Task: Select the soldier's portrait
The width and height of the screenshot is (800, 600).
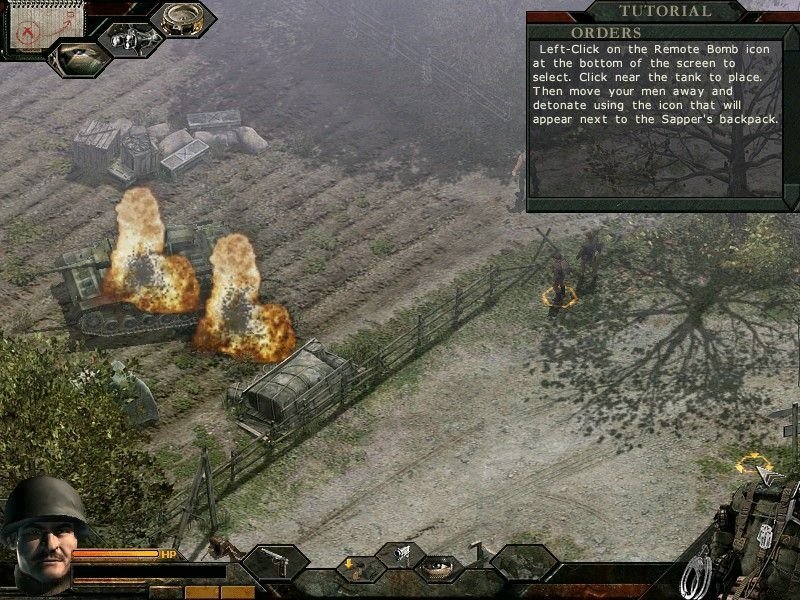Action: pyautogui.click(x=36, y=535)
